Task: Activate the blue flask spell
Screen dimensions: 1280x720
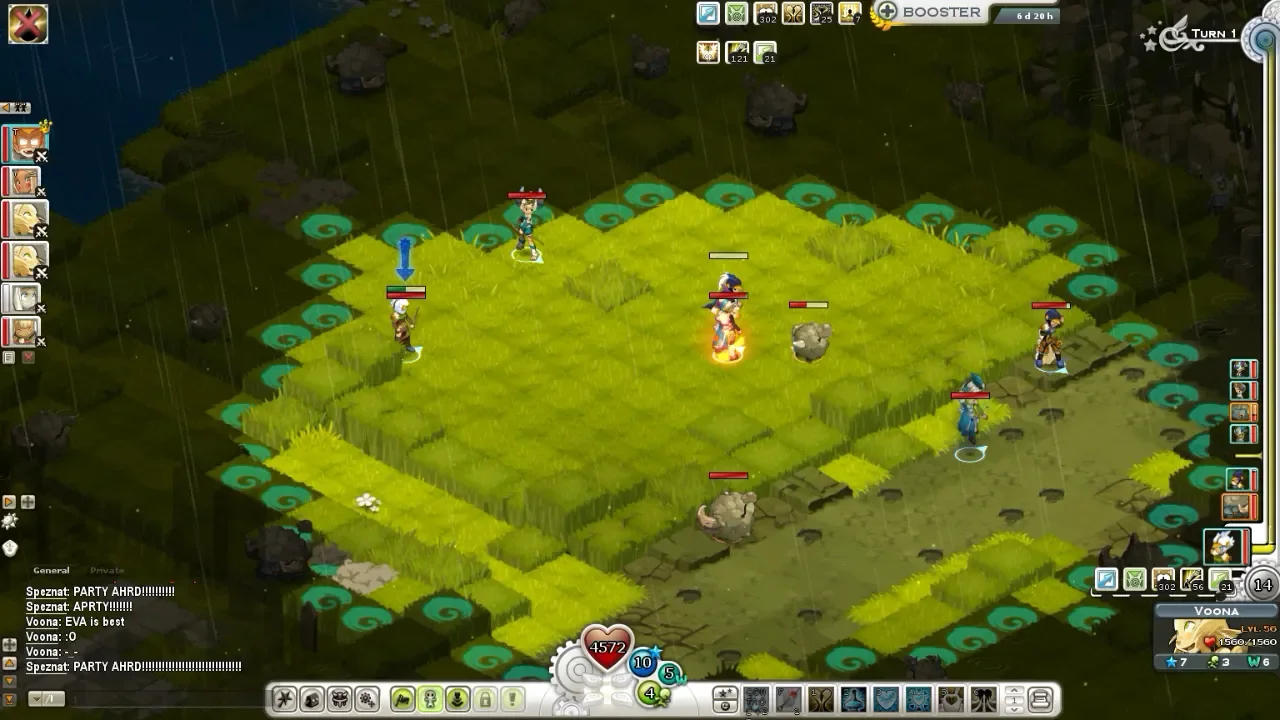Action: tap(853, 698)
